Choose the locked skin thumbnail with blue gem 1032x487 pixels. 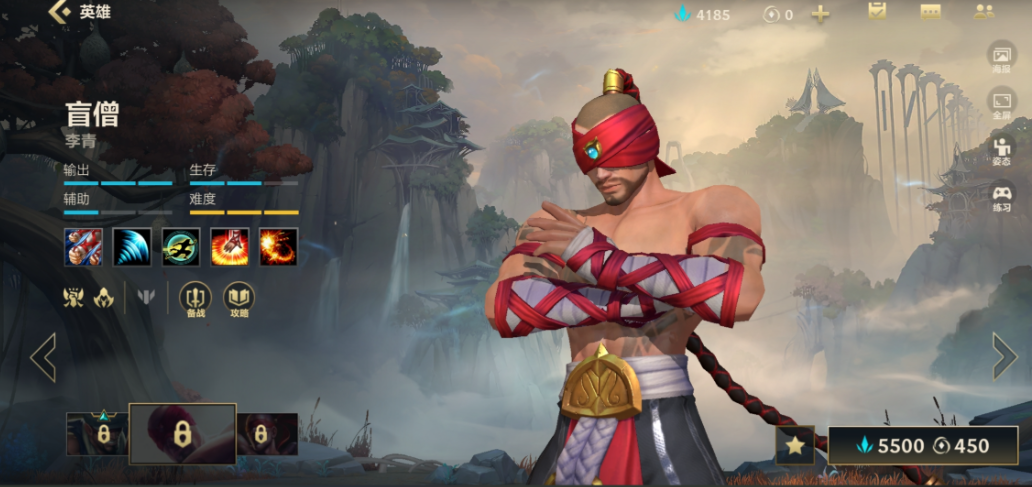click(x=97, y=433)
